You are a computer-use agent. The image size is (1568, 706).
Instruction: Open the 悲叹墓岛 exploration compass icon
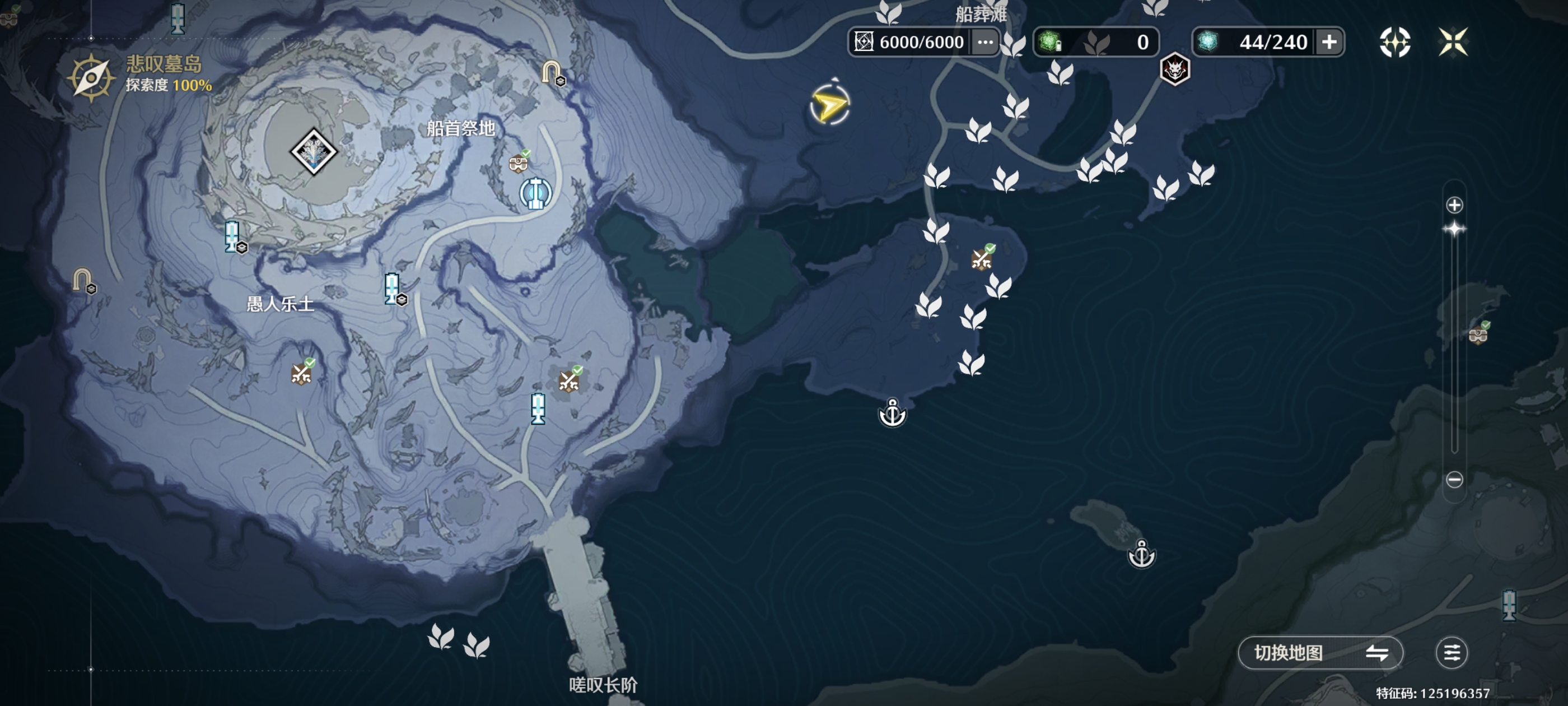tap(91, 77)
